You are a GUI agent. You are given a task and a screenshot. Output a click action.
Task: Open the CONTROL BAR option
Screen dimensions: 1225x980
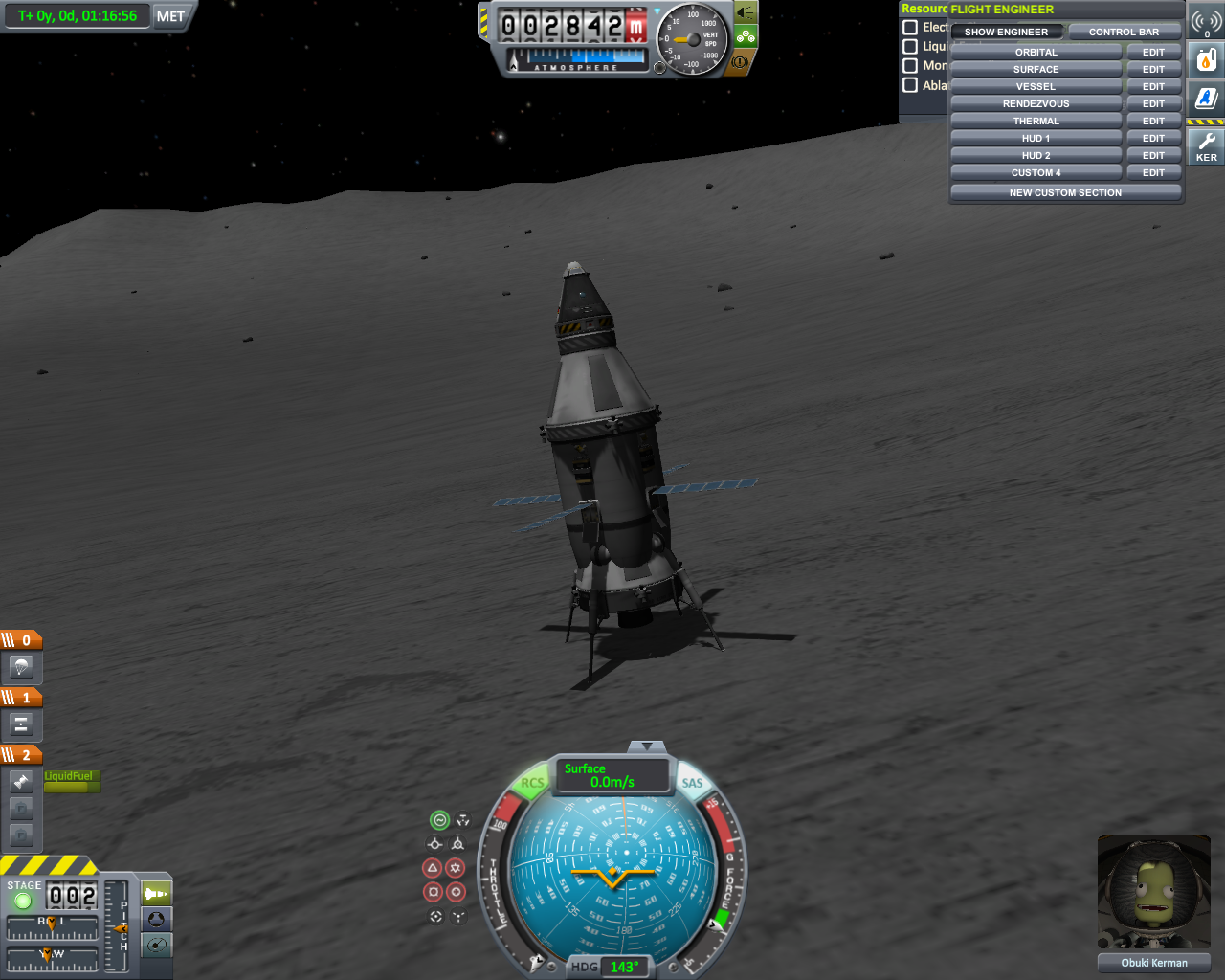tap(1124, 32)
